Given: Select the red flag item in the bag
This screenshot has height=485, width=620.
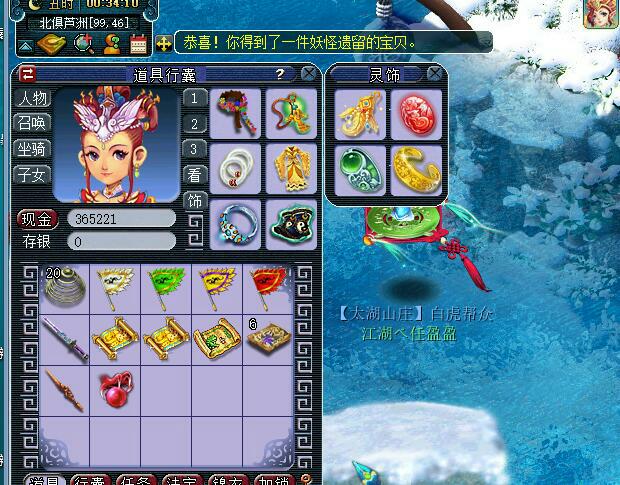Looking at the screenshot, I should pyautogui.click(x=269, y=287).
